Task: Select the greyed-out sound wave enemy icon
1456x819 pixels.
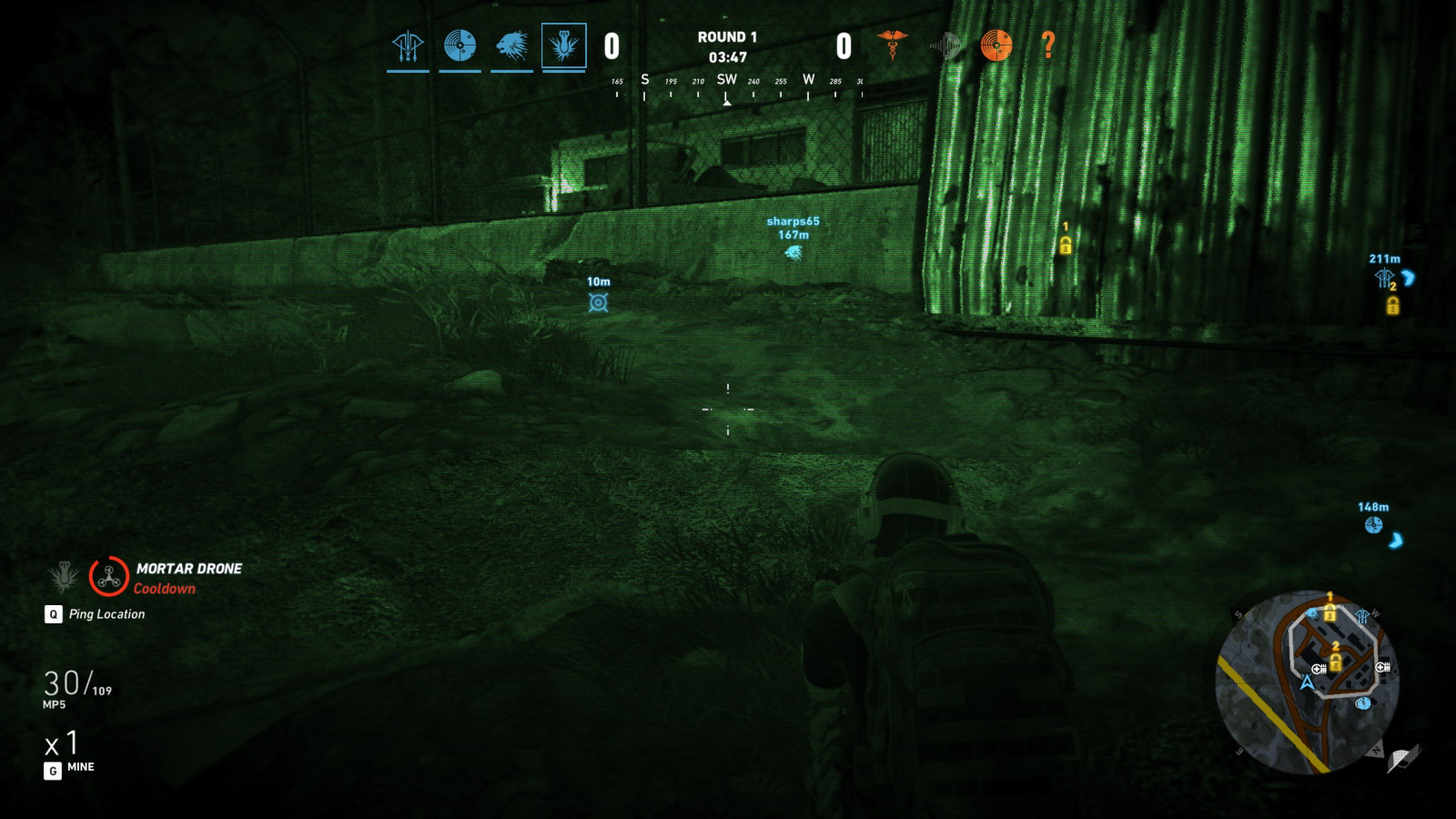Action: [945, 45]
